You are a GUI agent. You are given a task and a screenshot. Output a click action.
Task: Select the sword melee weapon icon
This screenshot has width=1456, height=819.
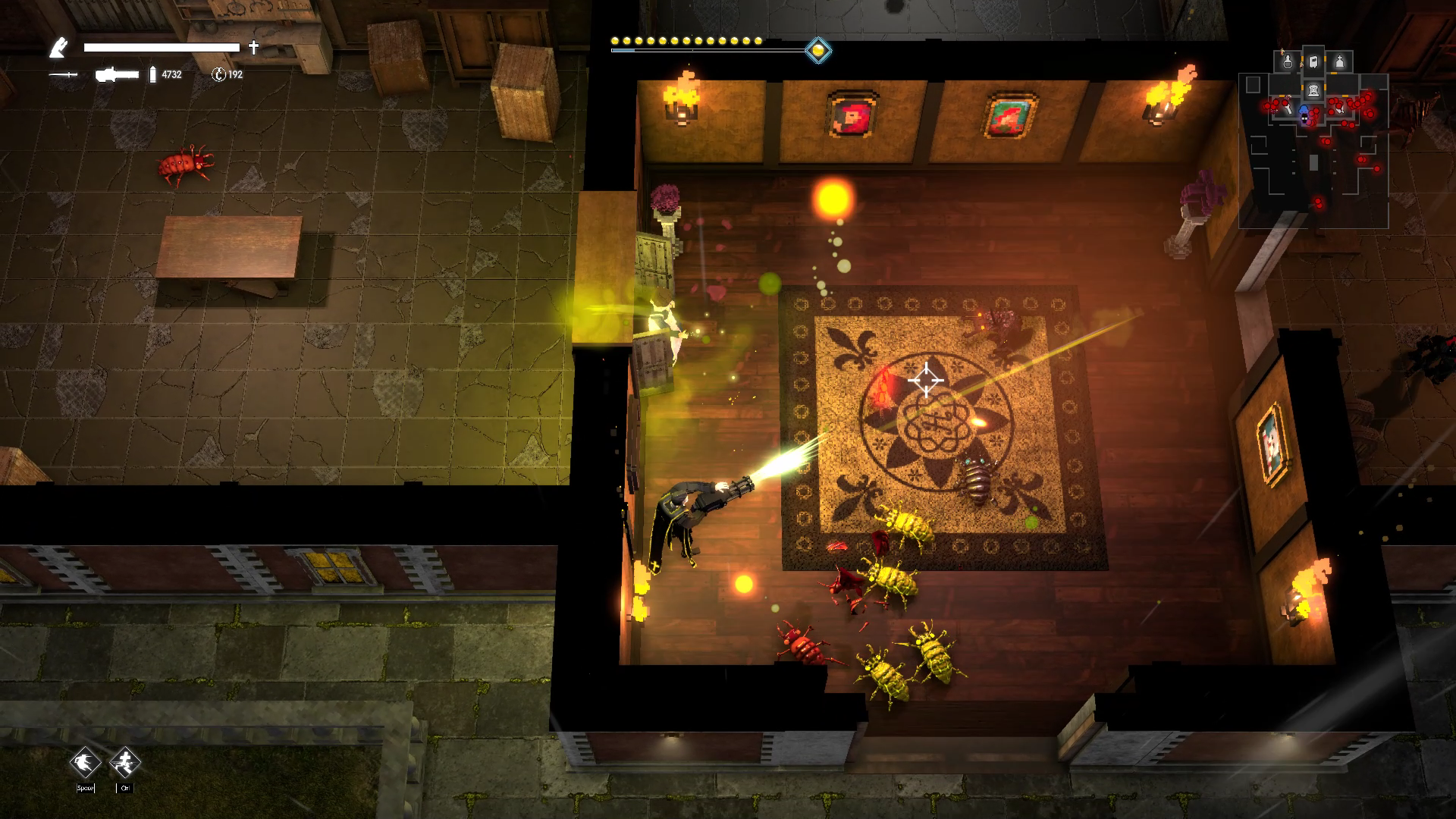click(x=63, y=74)
